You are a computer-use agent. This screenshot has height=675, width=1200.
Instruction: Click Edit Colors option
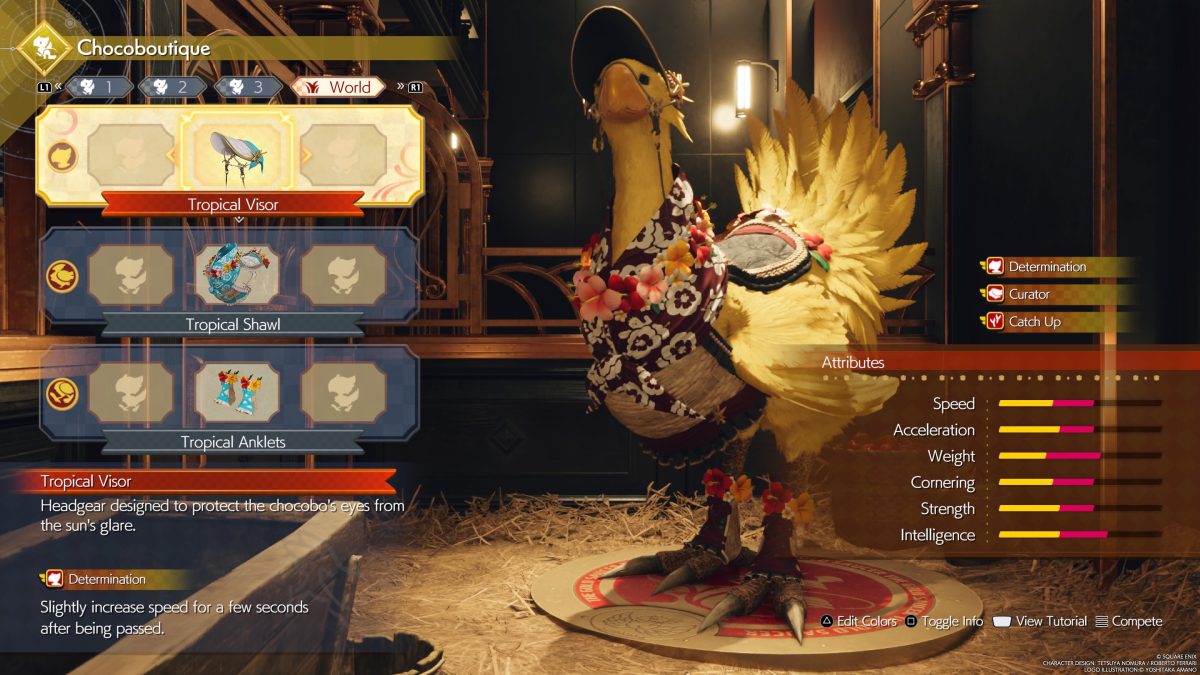(x=858, y=621)
